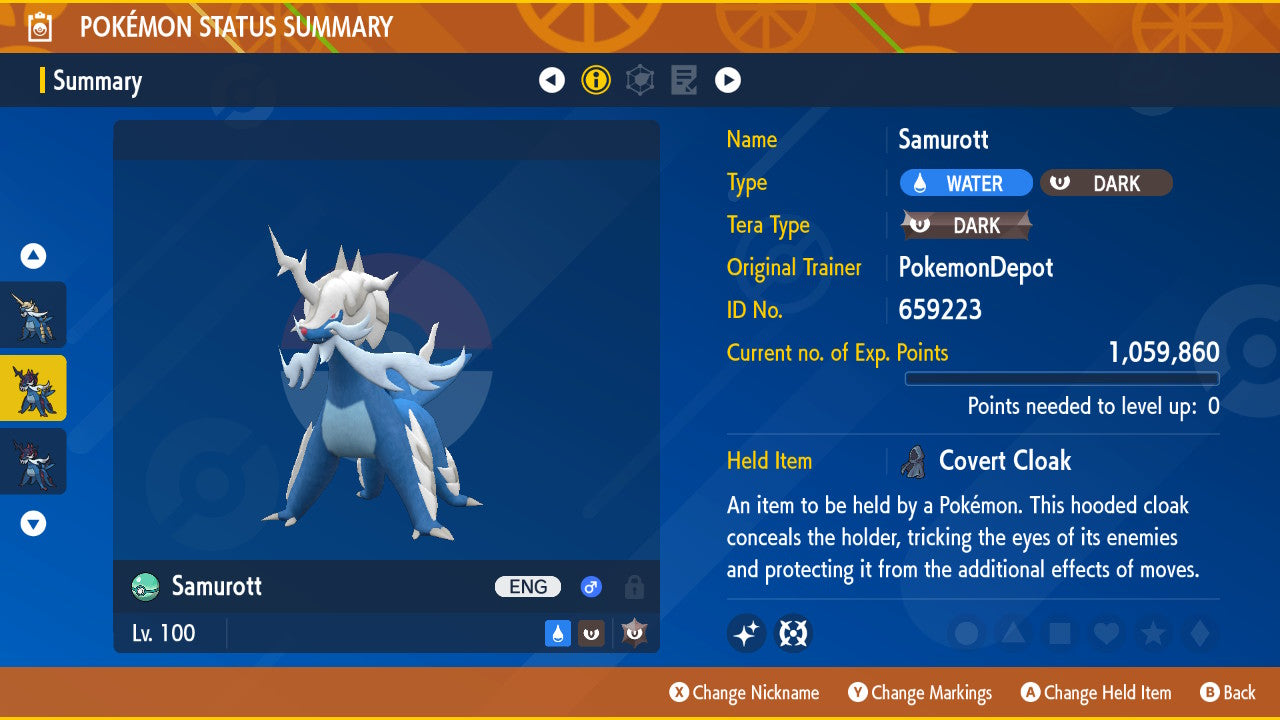Switch to the stats hexagon tab
1280x720 pixels.
coord(640,80)
